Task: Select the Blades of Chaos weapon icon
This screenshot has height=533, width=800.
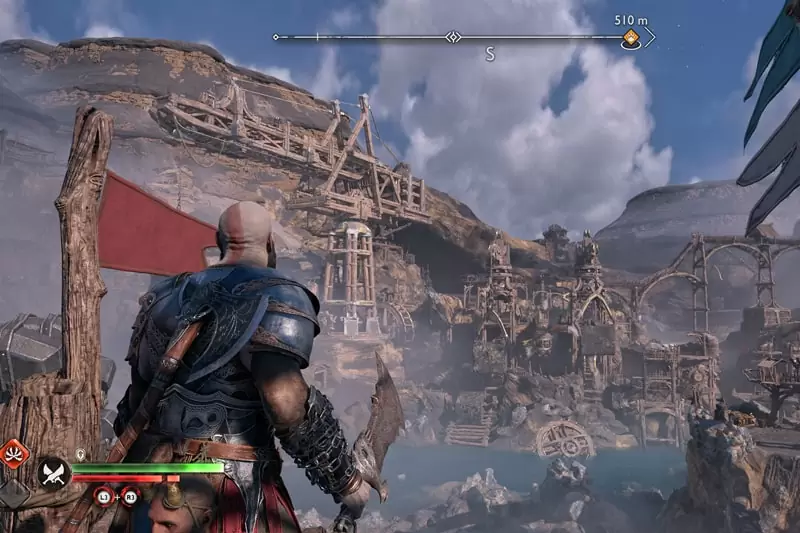Action: click(x=53, y=473)
